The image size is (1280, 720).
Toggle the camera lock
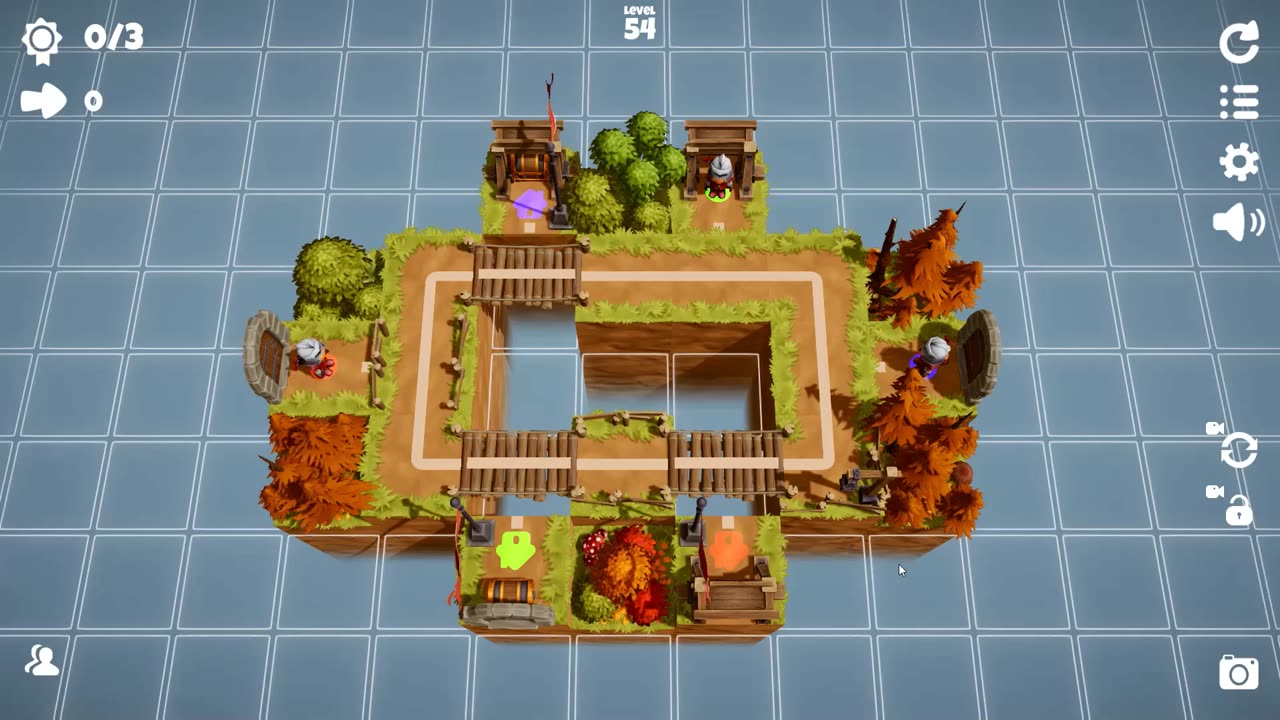pos(1237,510)
